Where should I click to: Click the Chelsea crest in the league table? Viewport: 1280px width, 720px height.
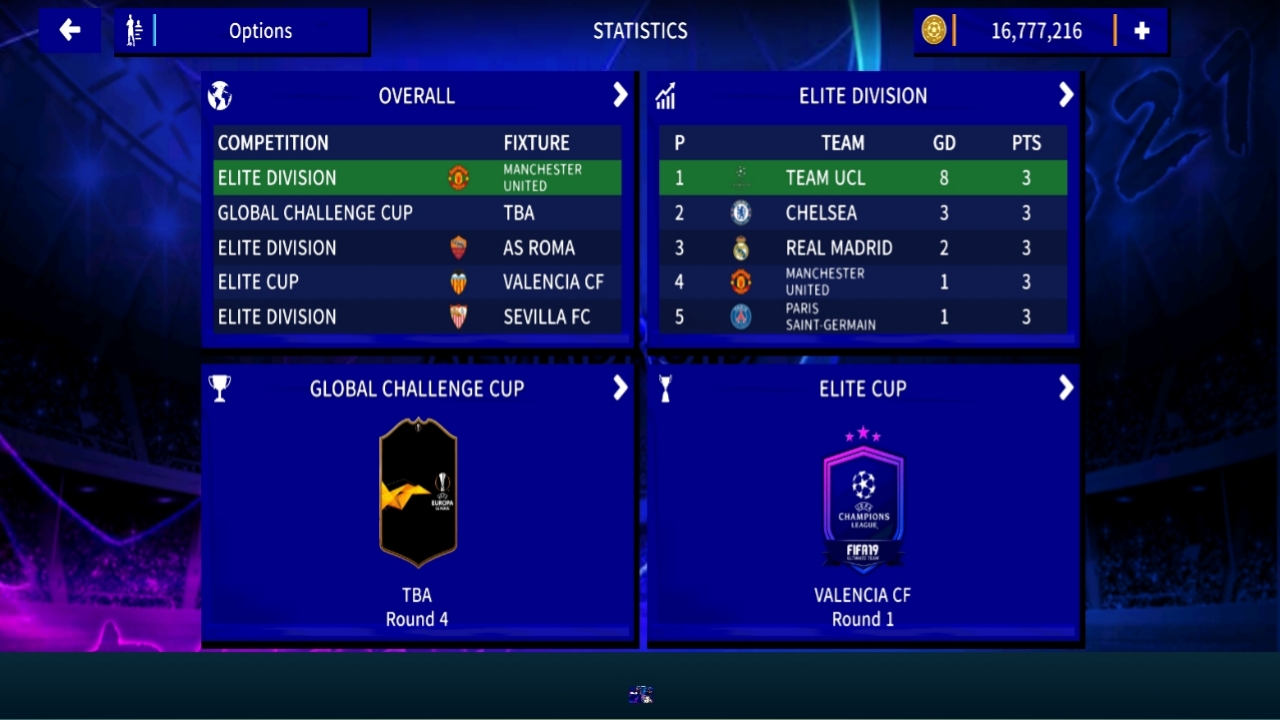(740, 213)
